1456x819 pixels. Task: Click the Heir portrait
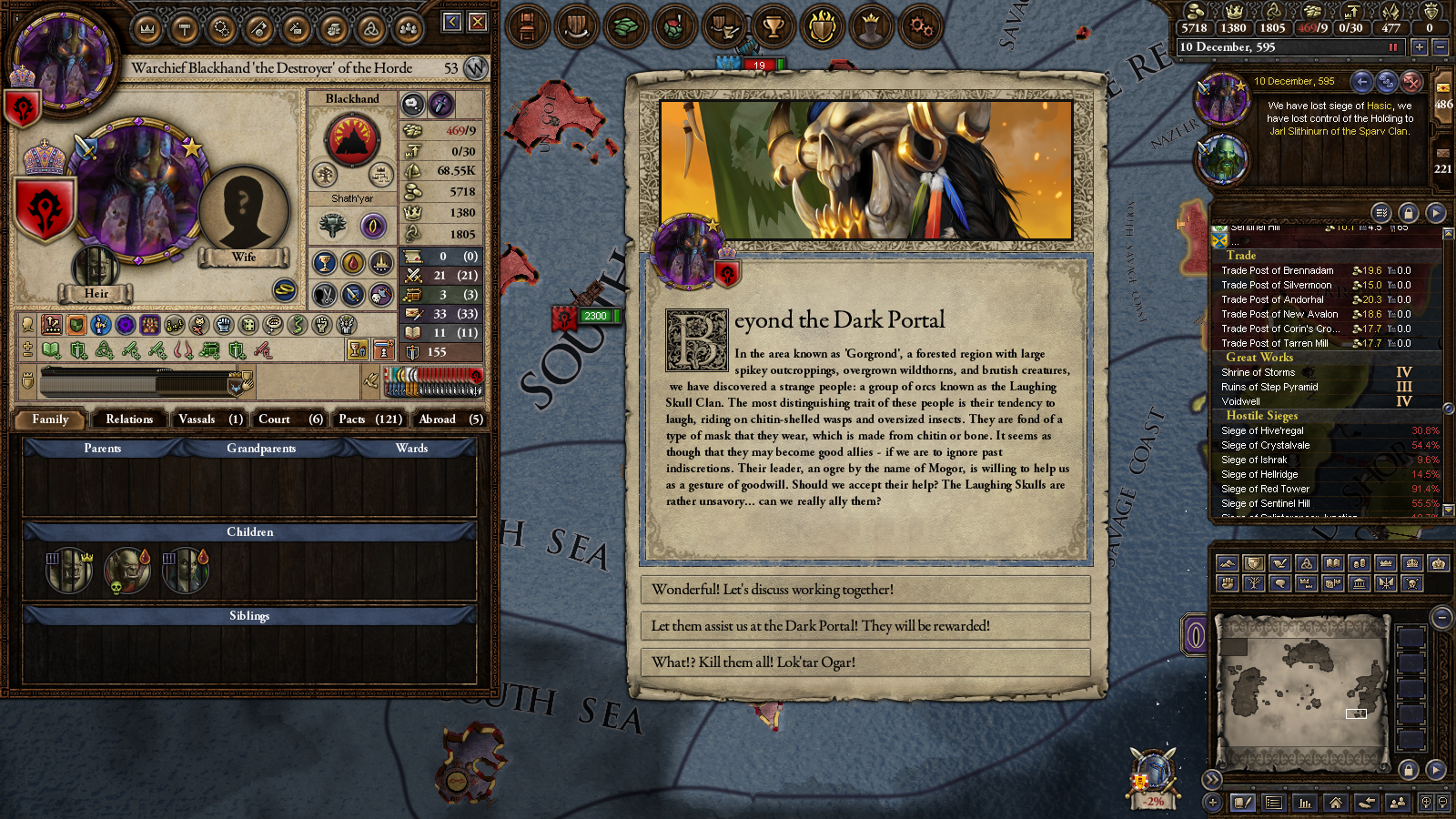[x=96, y=268]
